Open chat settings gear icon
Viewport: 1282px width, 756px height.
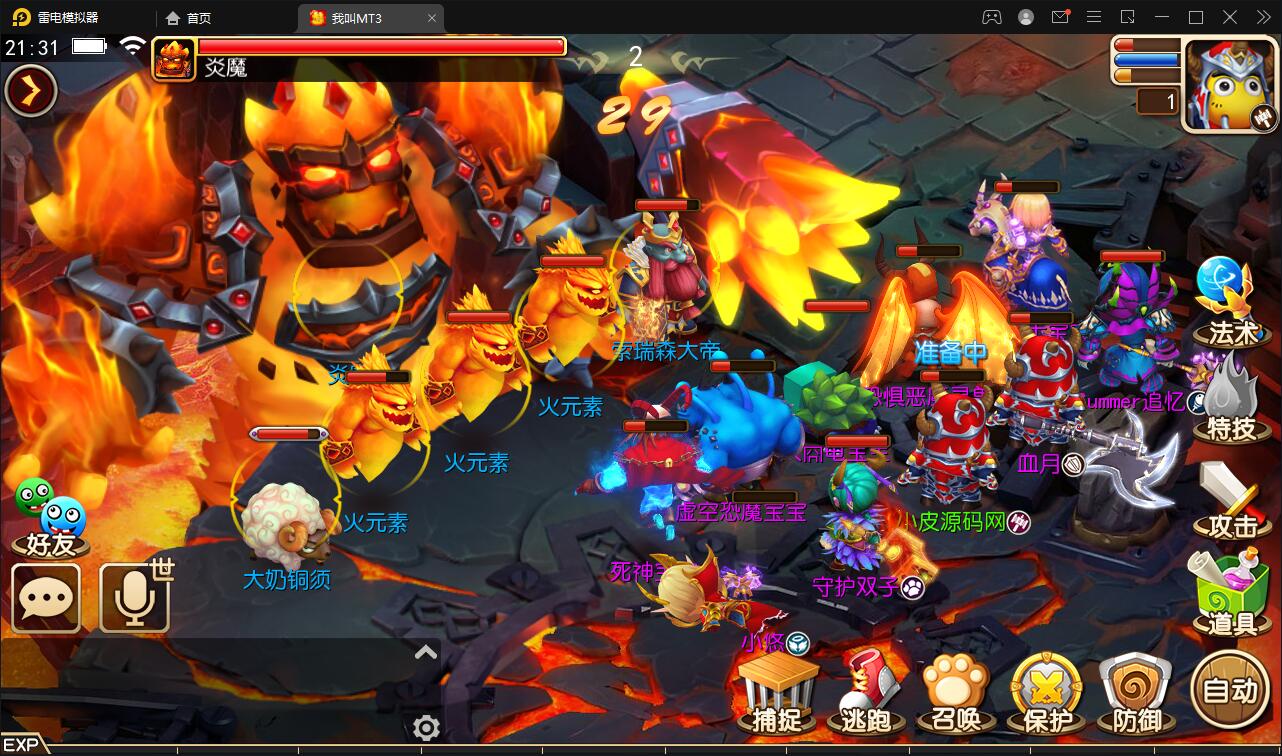(427, 727)
